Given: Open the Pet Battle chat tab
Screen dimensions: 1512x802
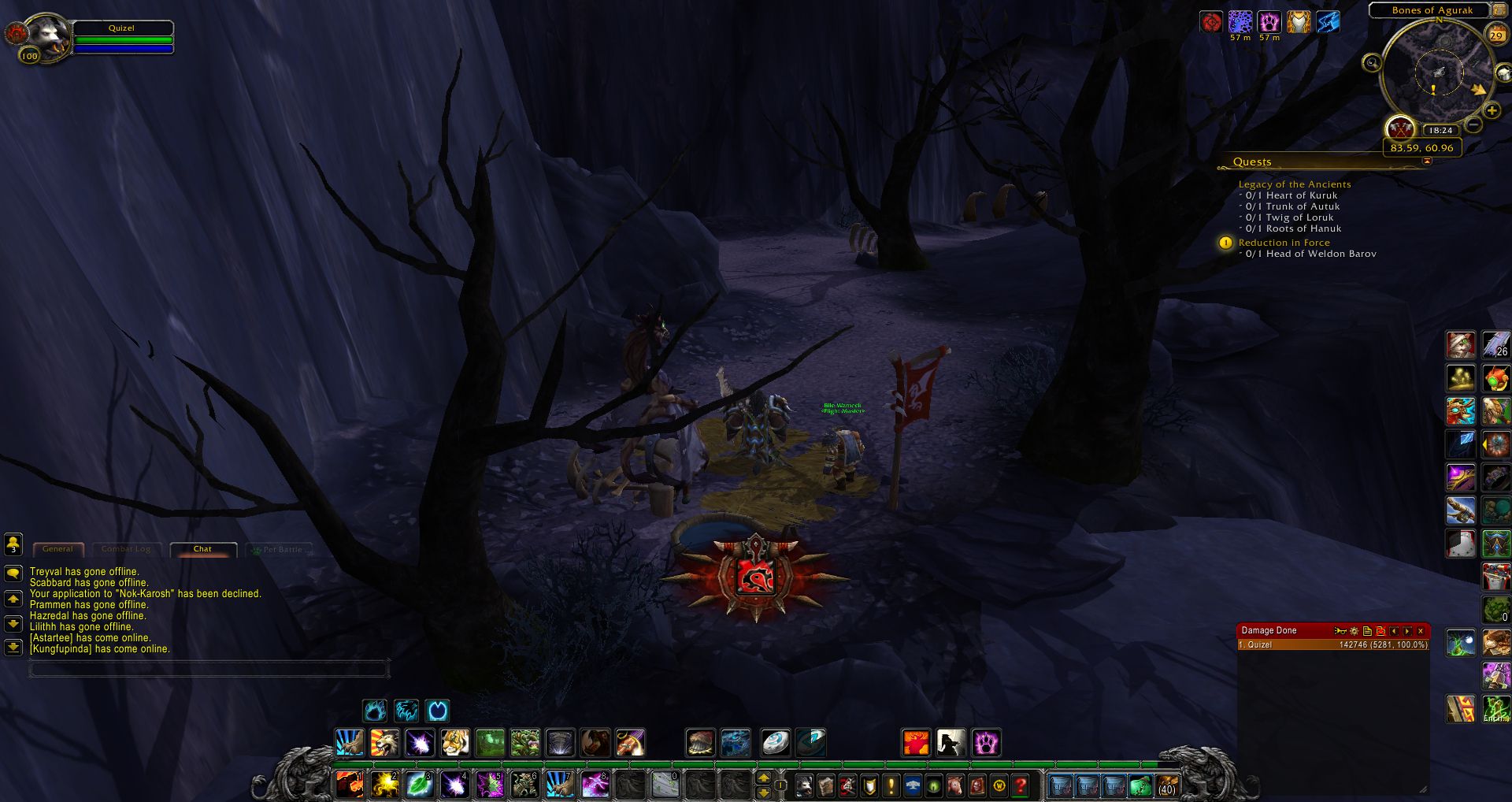Looking at the screenshot, I should point(280,548).
